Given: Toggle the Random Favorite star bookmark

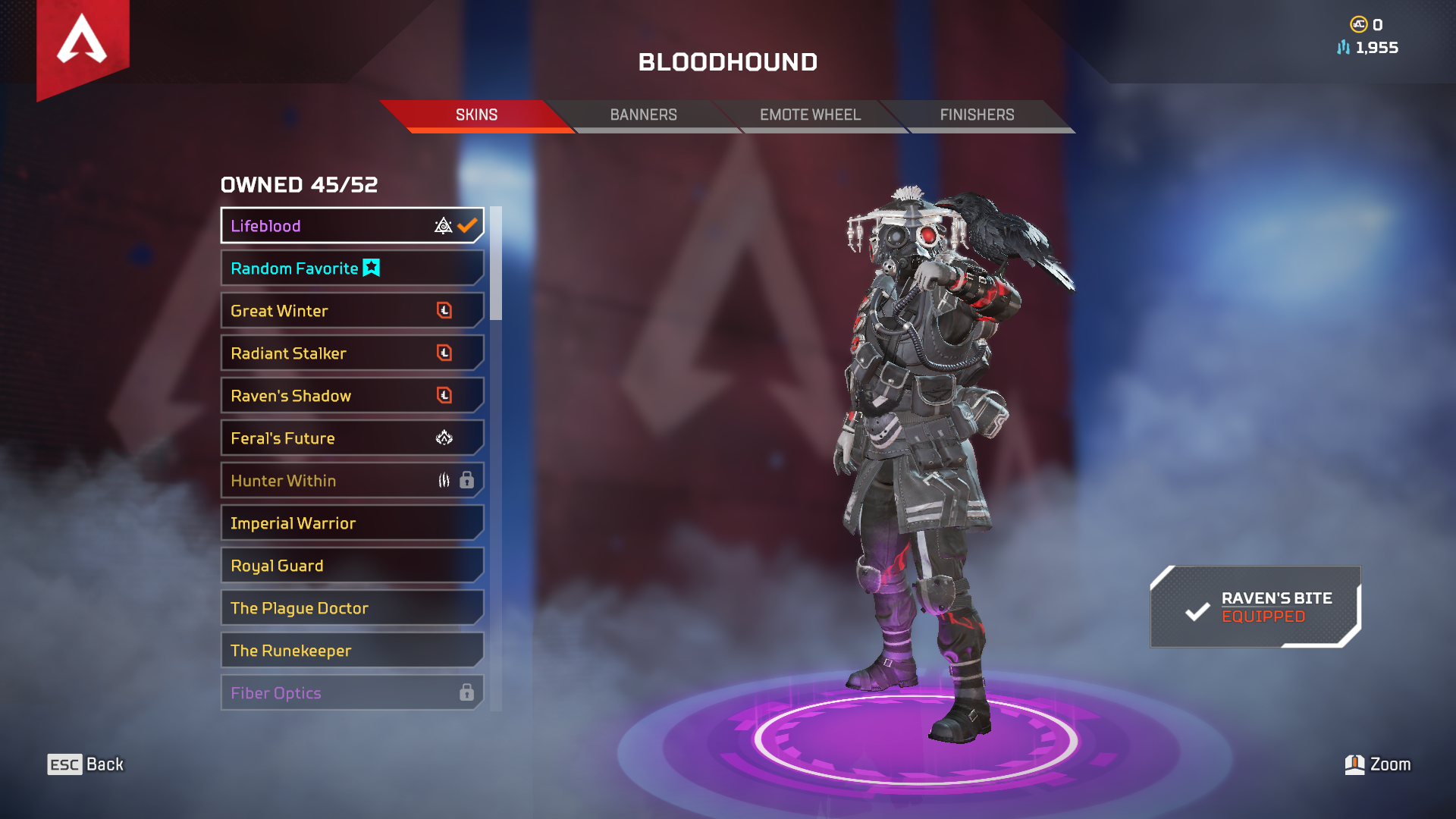Looking at the screenshot, I should [371, 268].
